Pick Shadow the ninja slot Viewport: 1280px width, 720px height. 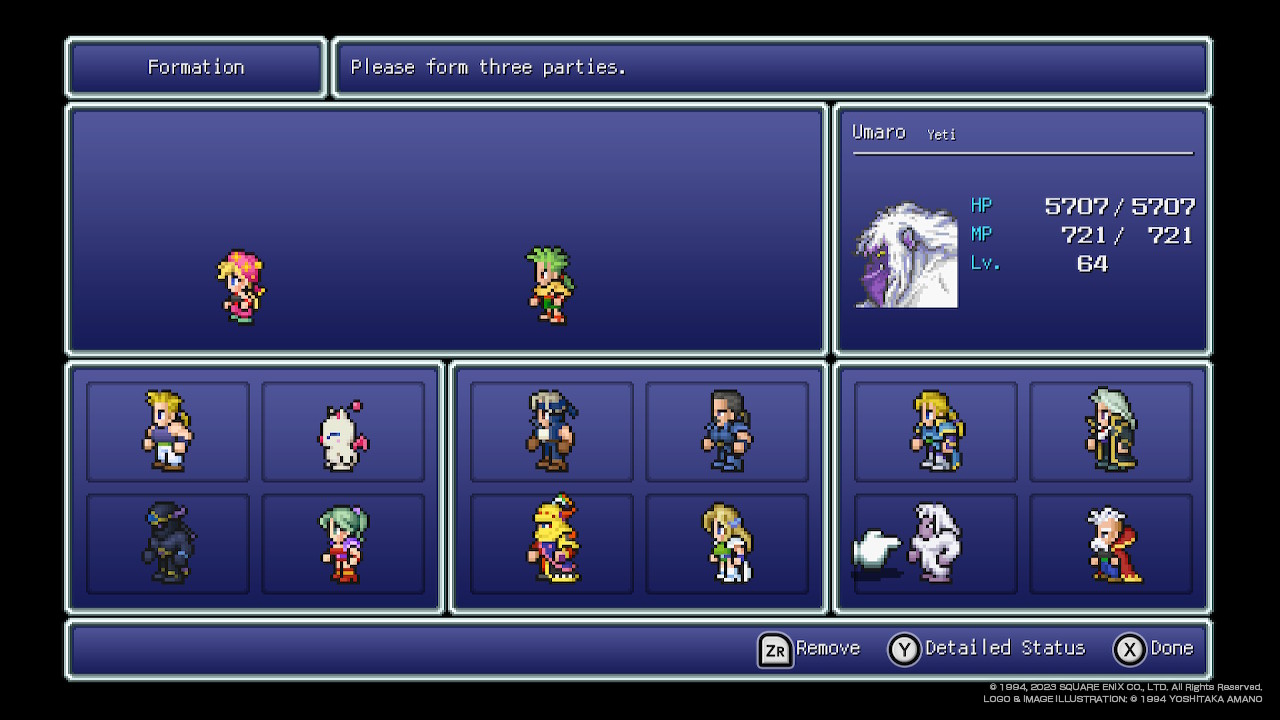[x=168, y=543]
